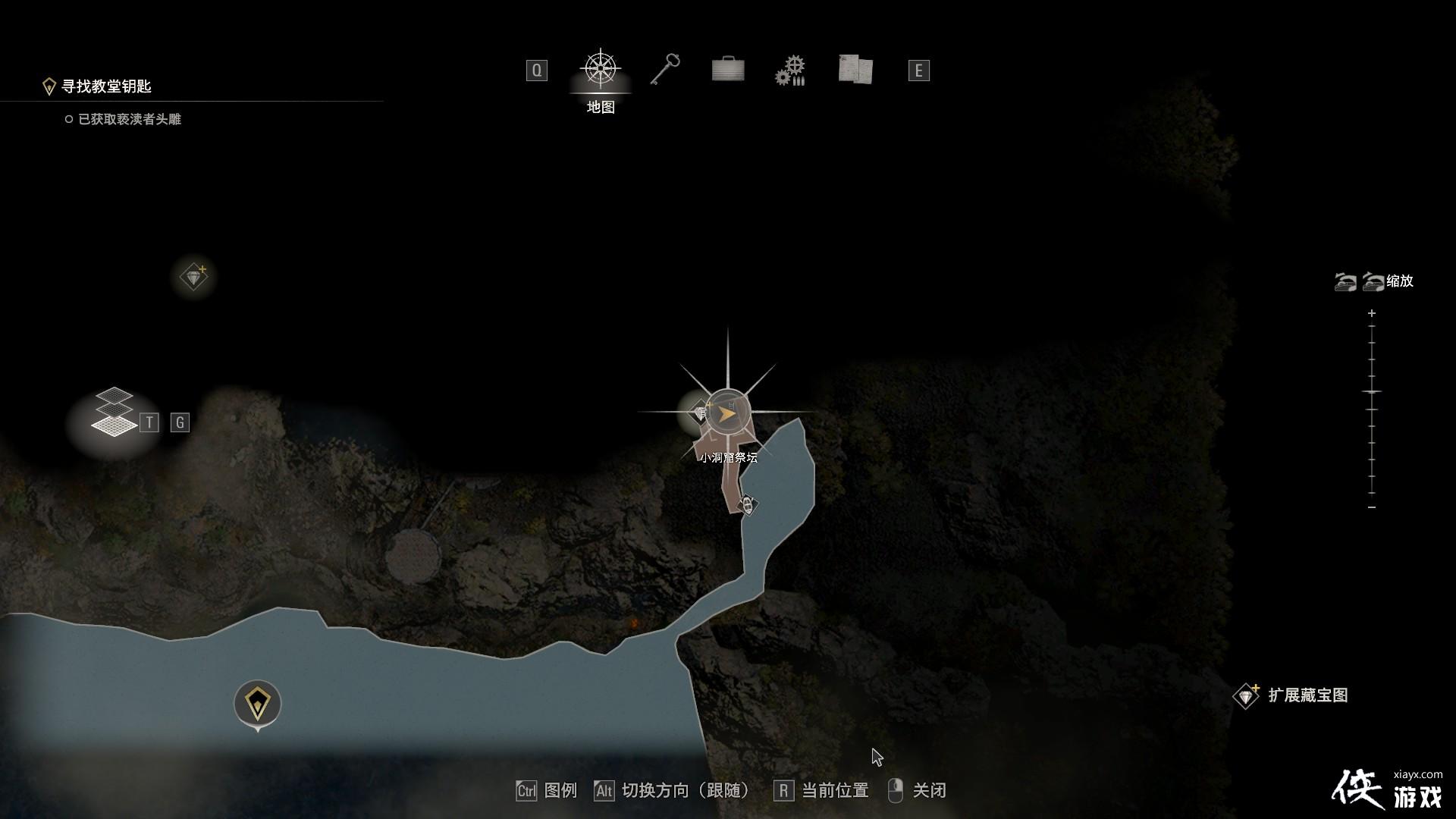Click the Q previous-tab key prompt

pos(537,70)
